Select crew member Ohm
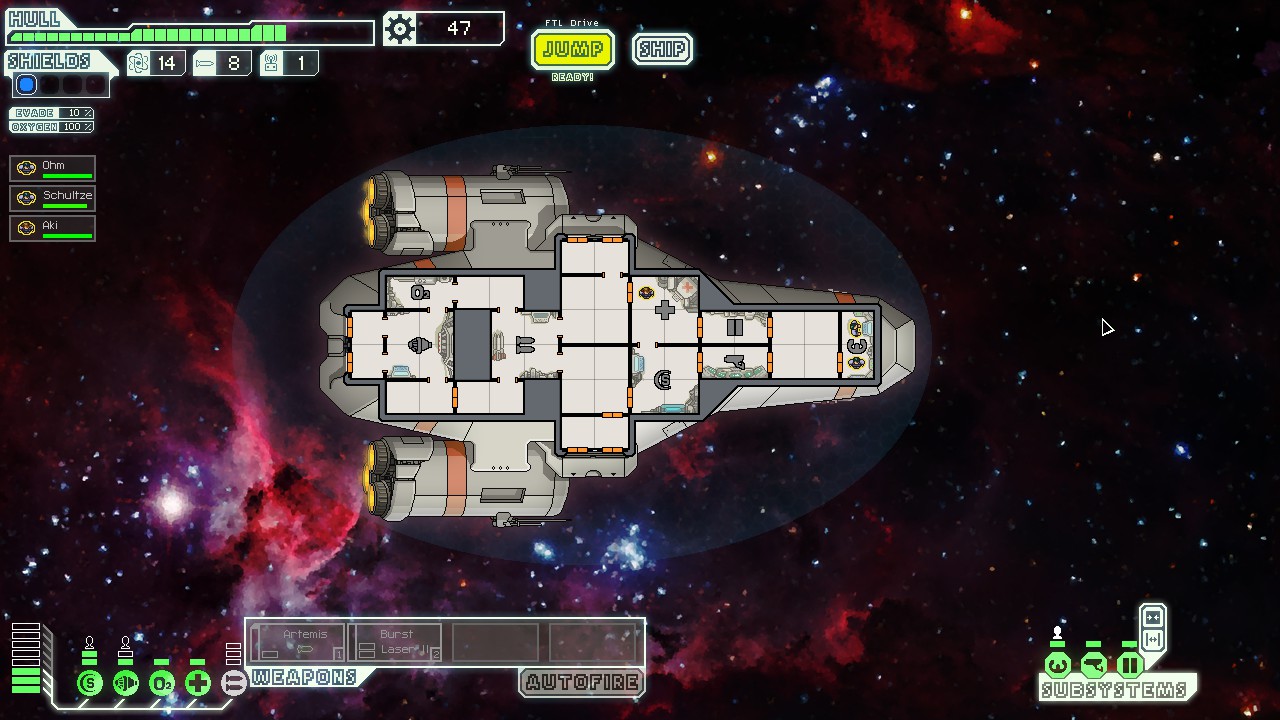 click(53, 168)
